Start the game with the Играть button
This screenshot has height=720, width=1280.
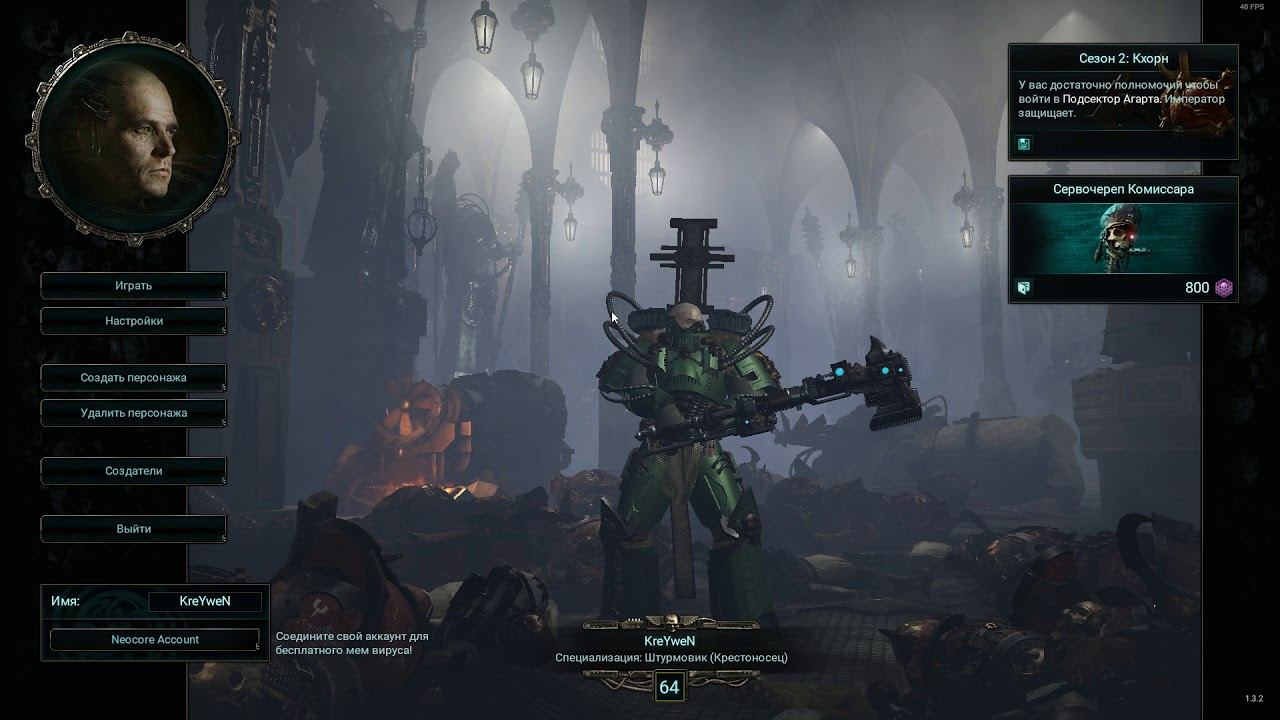coord(133,286)
